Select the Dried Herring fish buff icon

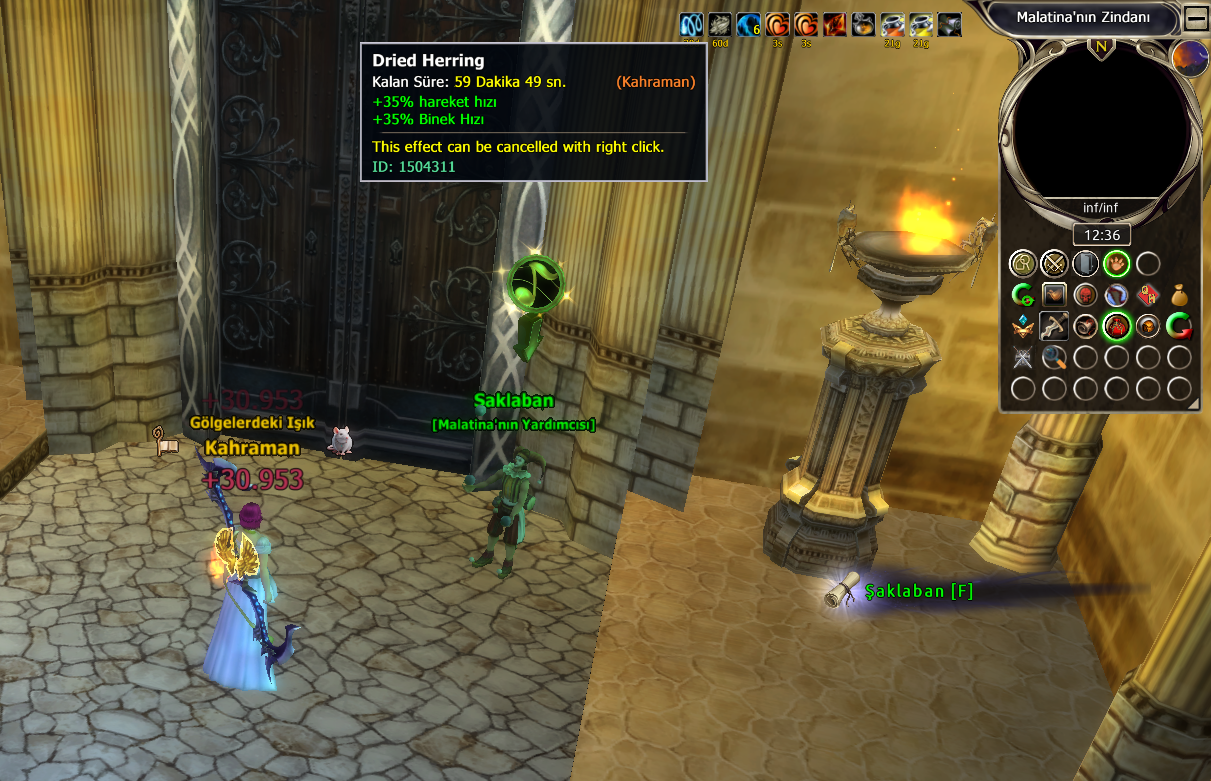pos(720,25)
